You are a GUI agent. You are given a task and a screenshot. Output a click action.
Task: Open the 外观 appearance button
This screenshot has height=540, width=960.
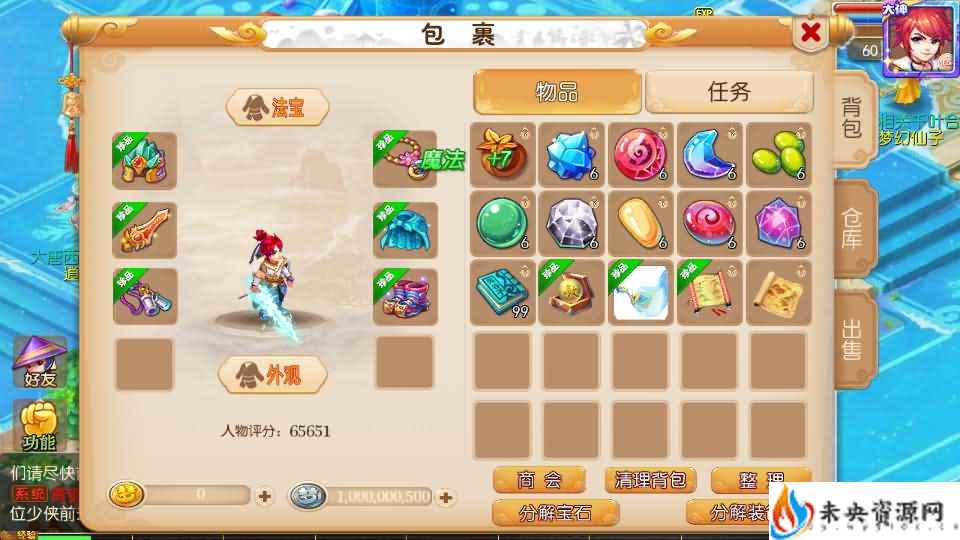273,374
